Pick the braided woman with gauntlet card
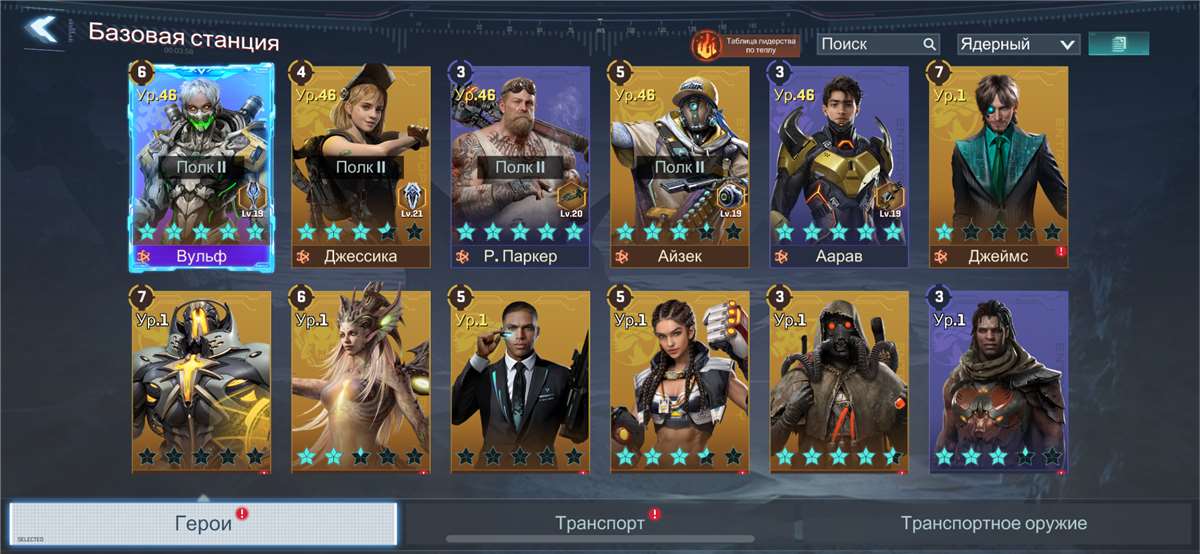This screenshot has width=1200, height=554. 680,380
